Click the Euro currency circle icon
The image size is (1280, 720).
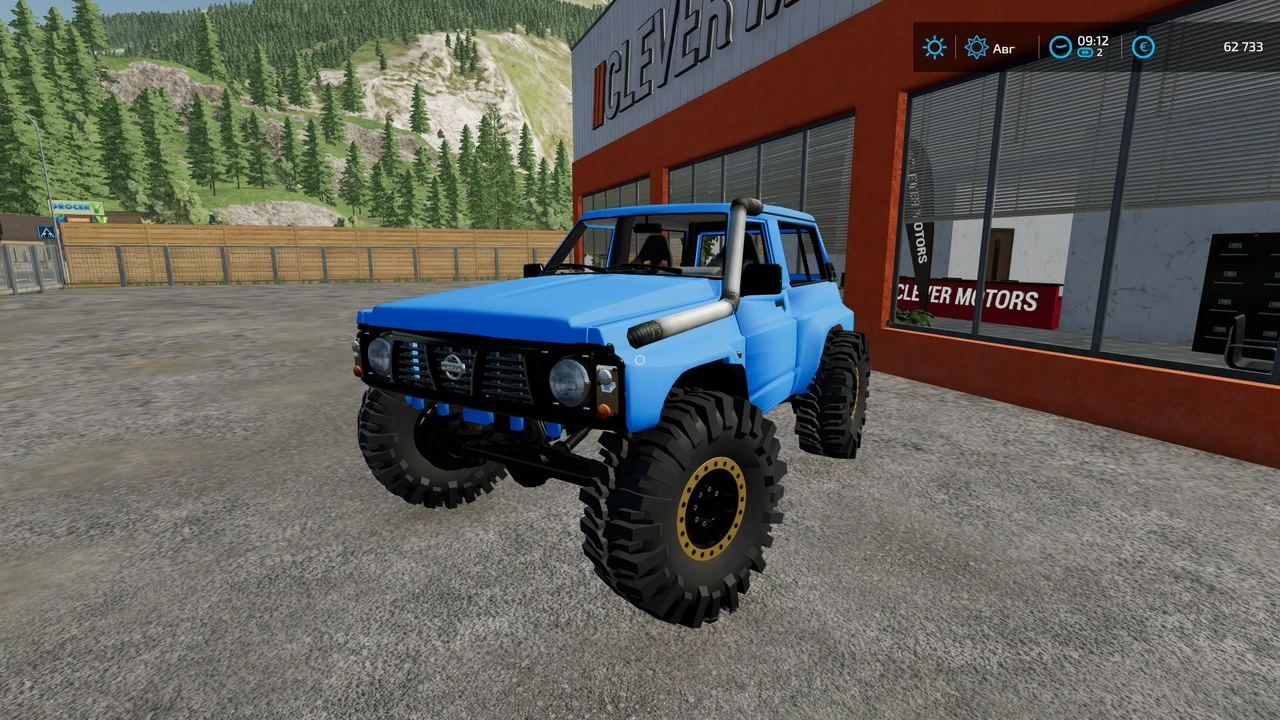click(1143, 47)
